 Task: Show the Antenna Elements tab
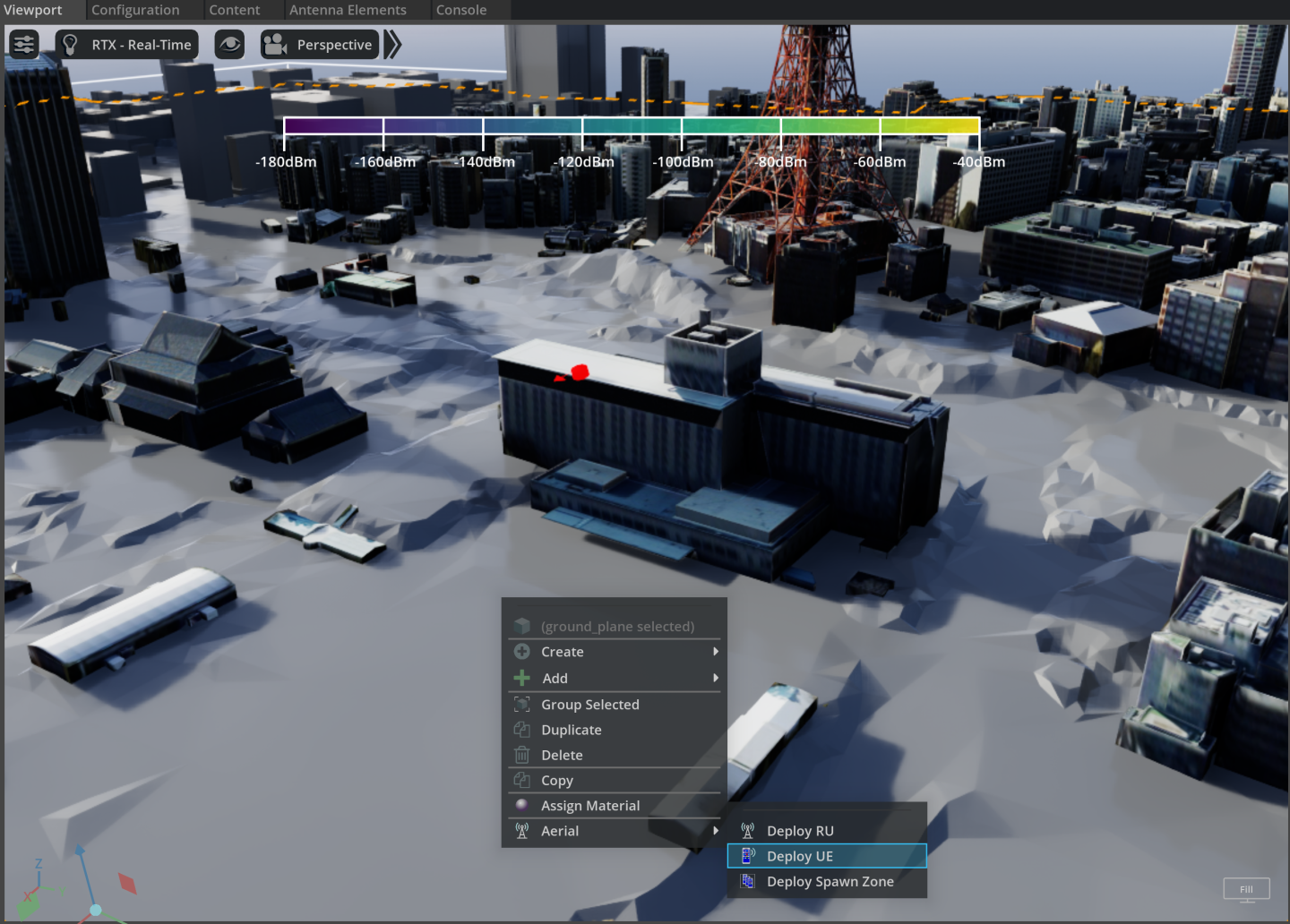click(x=348, y=10)
